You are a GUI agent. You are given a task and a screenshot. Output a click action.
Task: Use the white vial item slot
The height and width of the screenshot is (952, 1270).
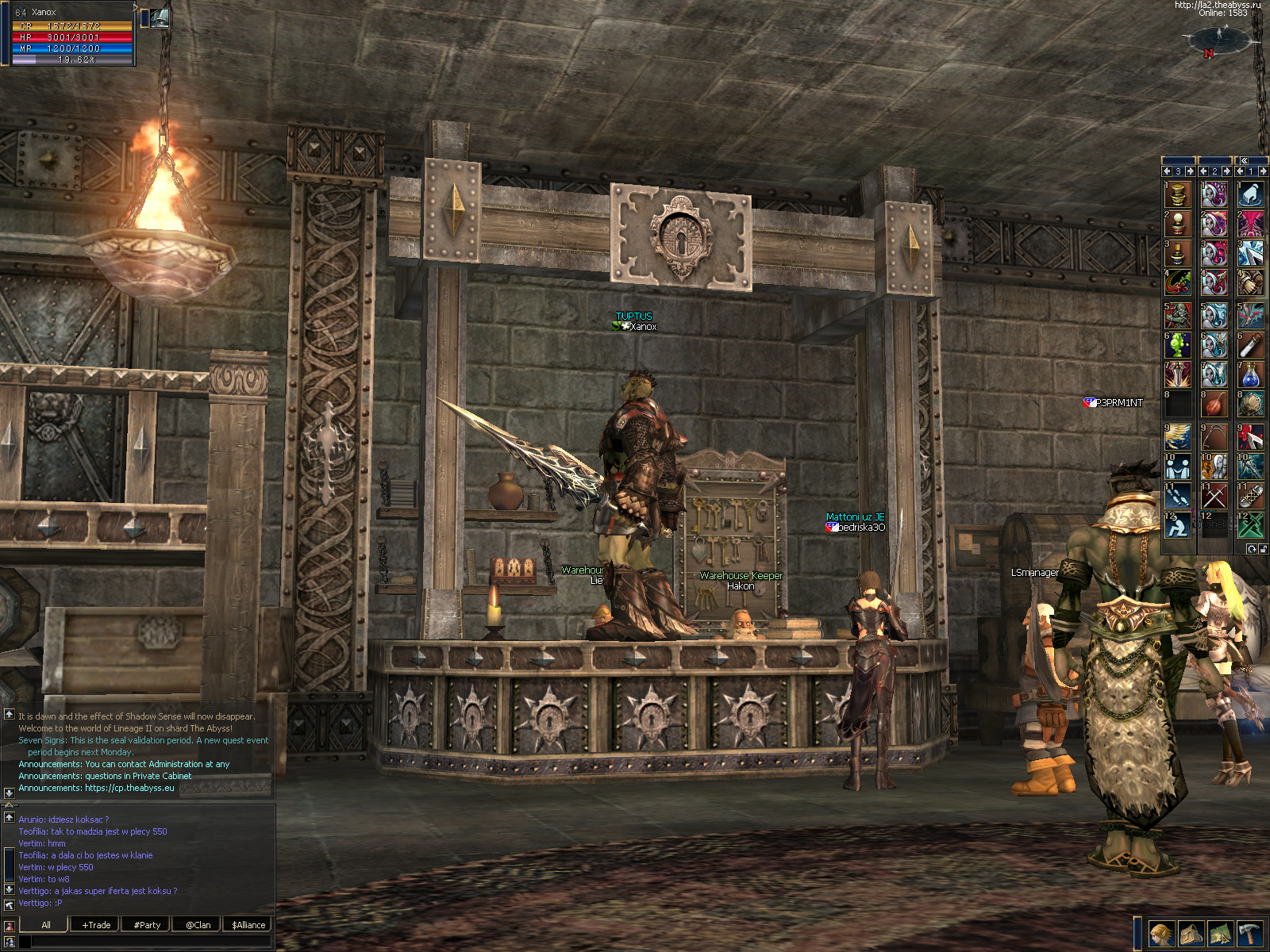tap(1251, 345)
